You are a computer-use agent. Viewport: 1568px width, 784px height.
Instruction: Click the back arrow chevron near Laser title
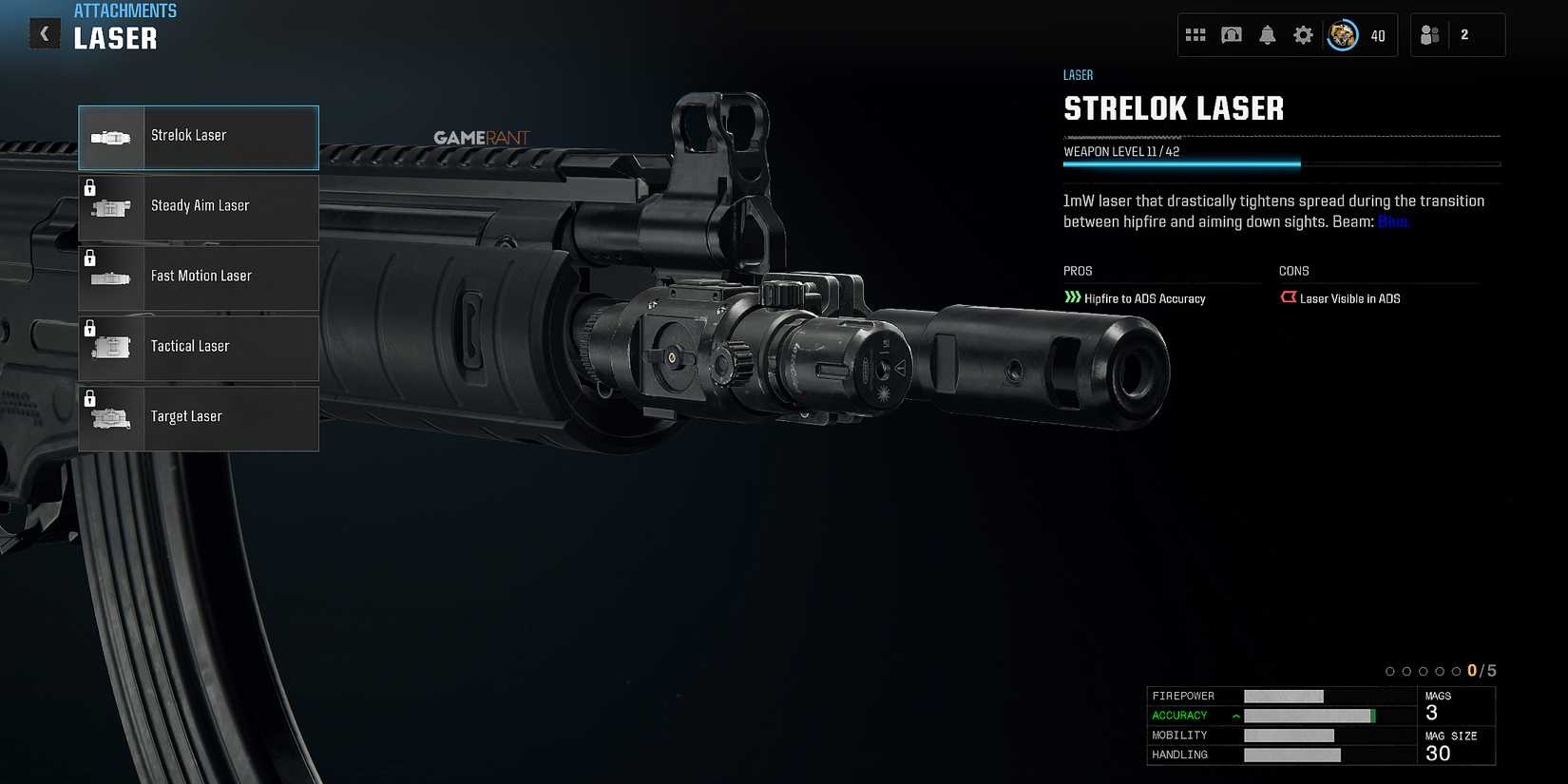pyautogui.click(x=44, y=32)
